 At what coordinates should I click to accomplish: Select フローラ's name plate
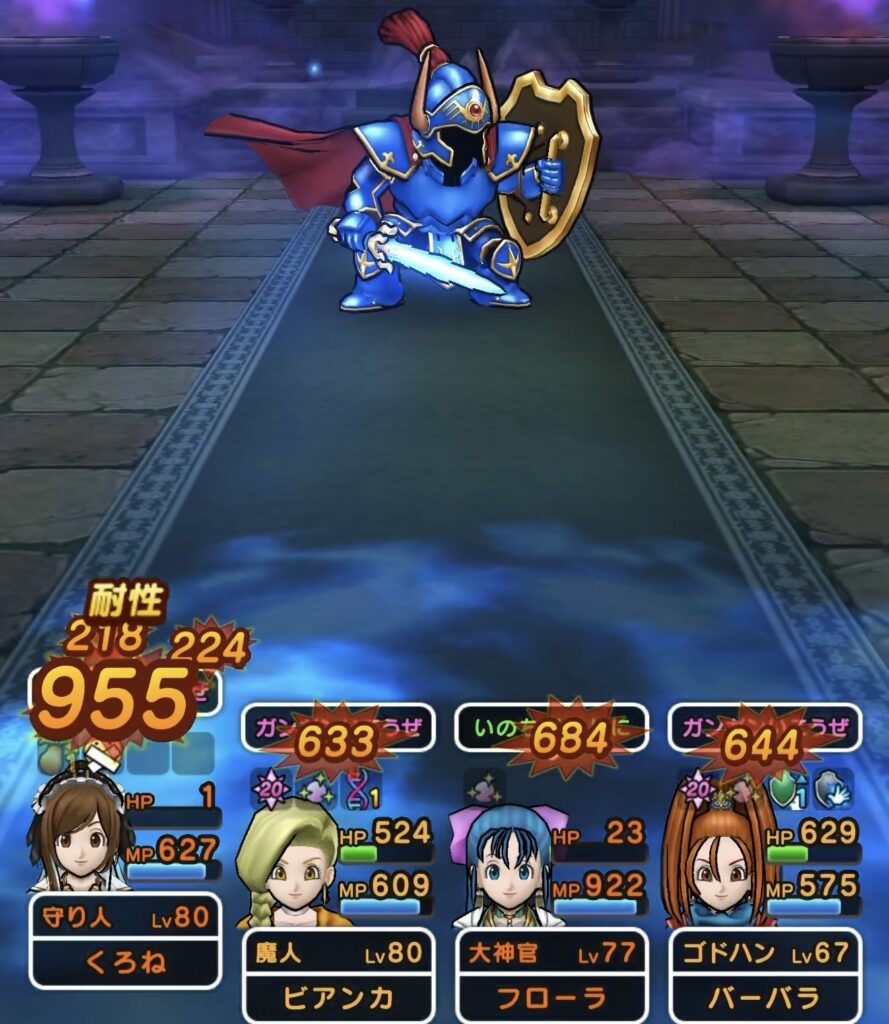(x=552, y=976)
